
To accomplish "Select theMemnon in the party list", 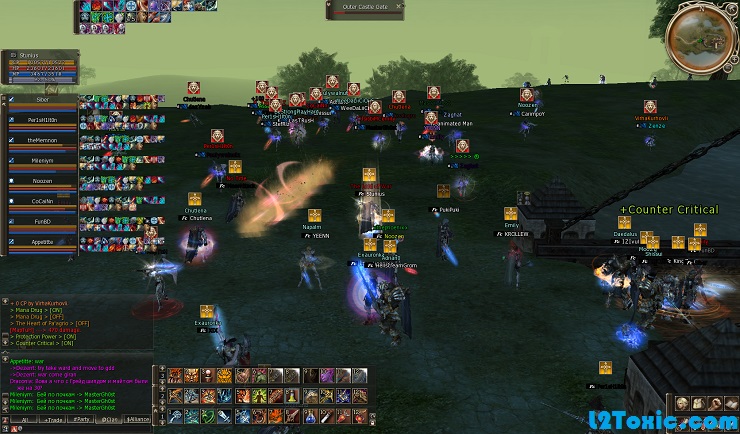I will point(42,141).
